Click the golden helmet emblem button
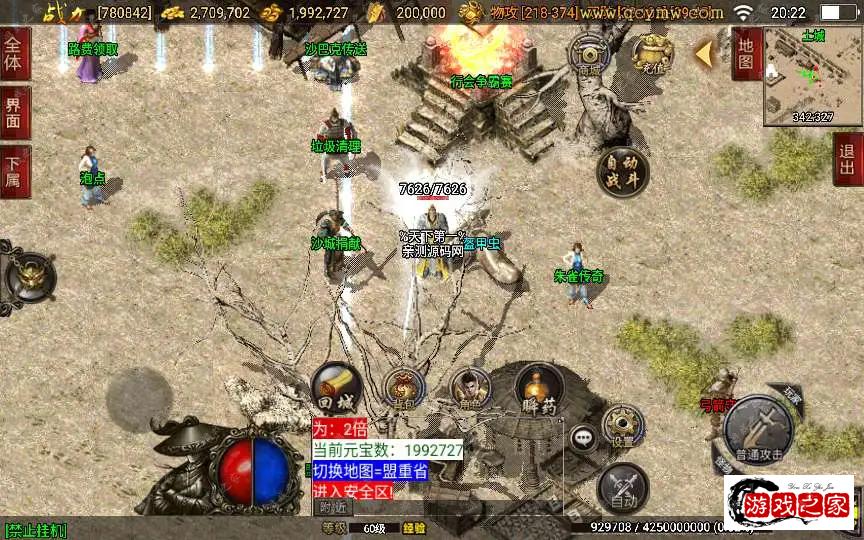The image size is (864, 540). pos(30,277)
